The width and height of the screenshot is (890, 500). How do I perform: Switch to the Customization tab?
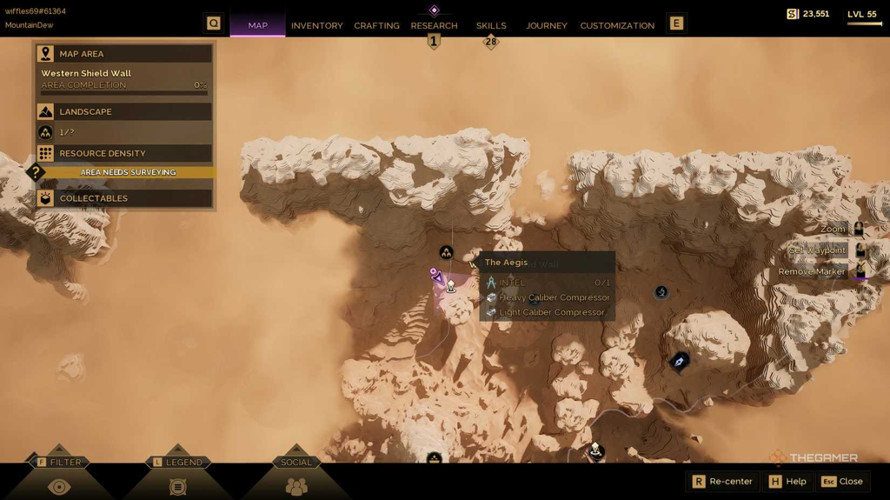coord(617,25)
